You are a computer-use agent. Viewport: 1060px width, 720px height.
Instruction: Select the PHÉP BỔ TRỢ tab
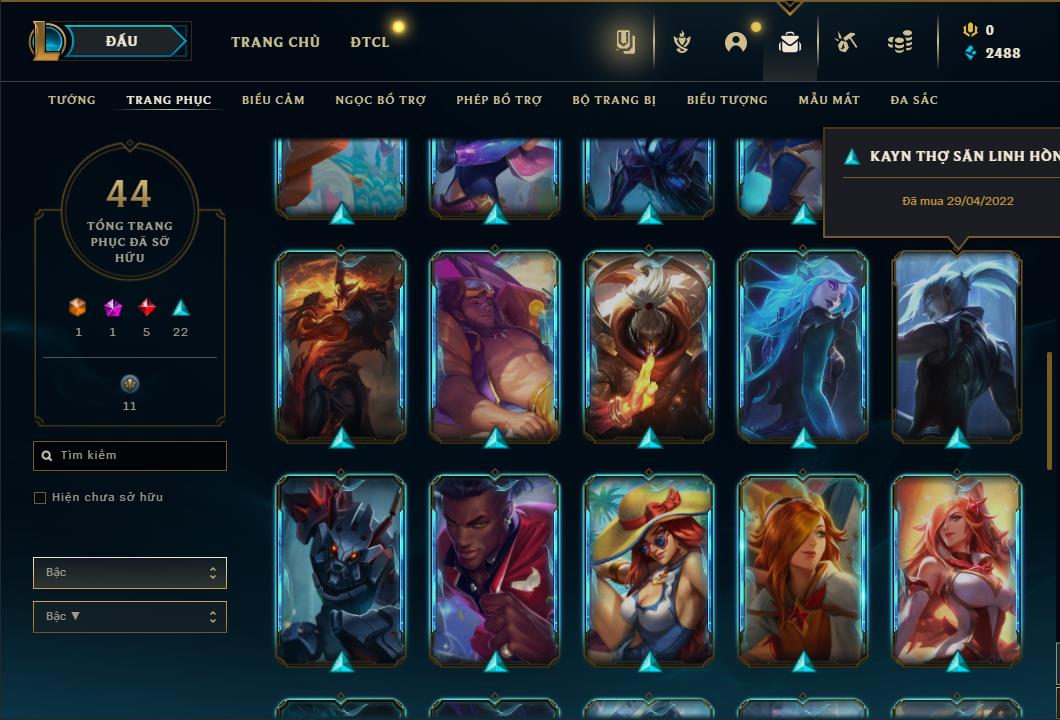coord(499,100)
